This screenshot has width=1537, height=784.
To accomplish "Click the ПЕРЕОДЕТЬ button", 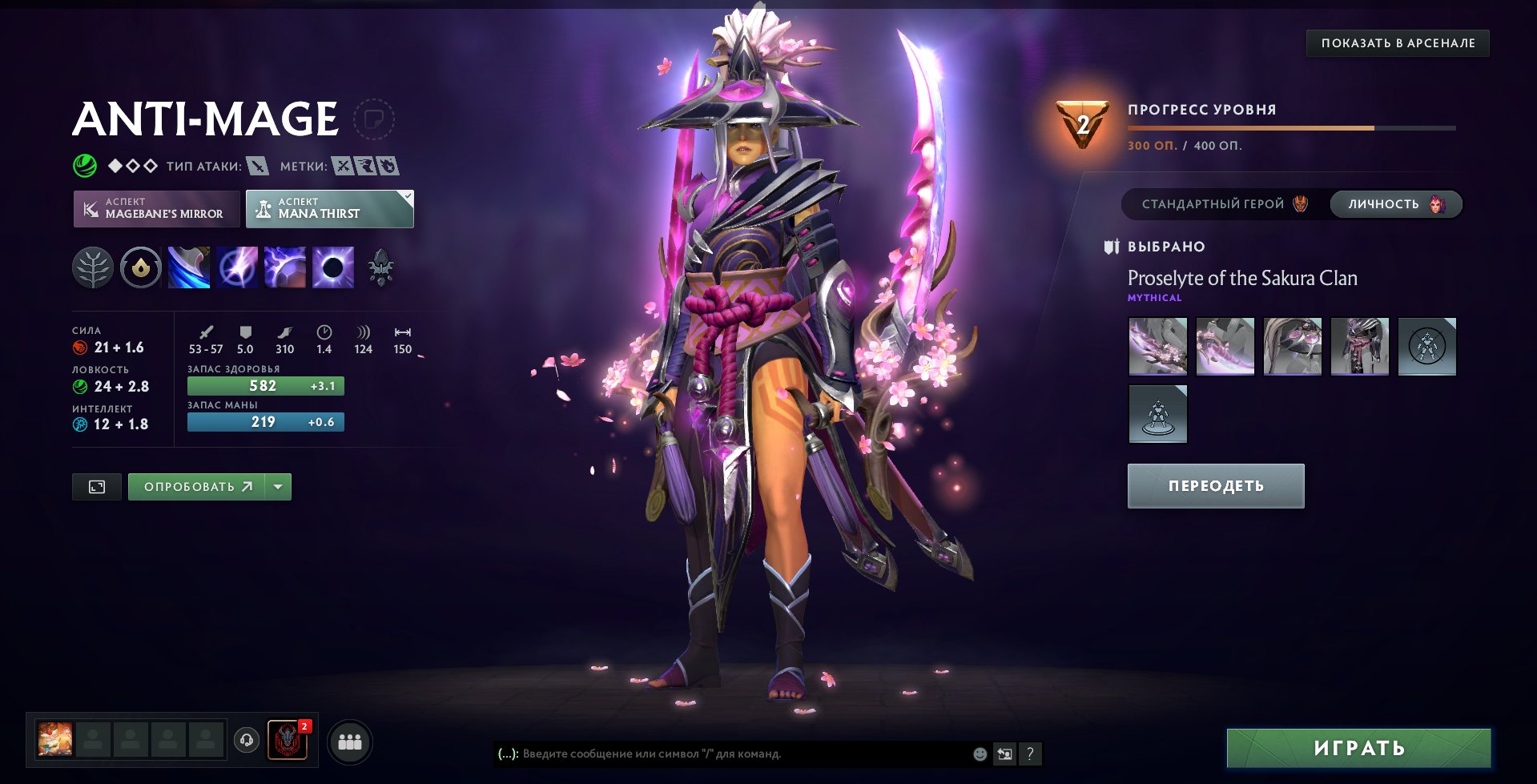I will pos(1215,485).
